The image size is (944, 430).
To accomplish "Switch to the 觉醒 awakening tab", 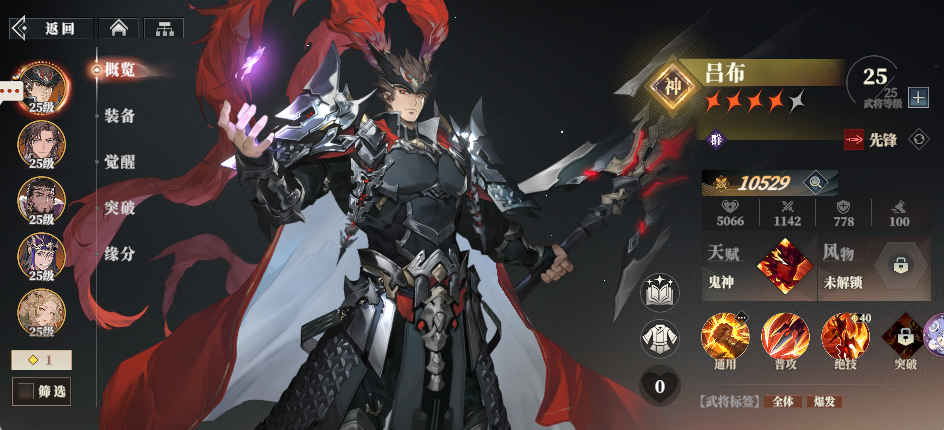I will [120, 162].
